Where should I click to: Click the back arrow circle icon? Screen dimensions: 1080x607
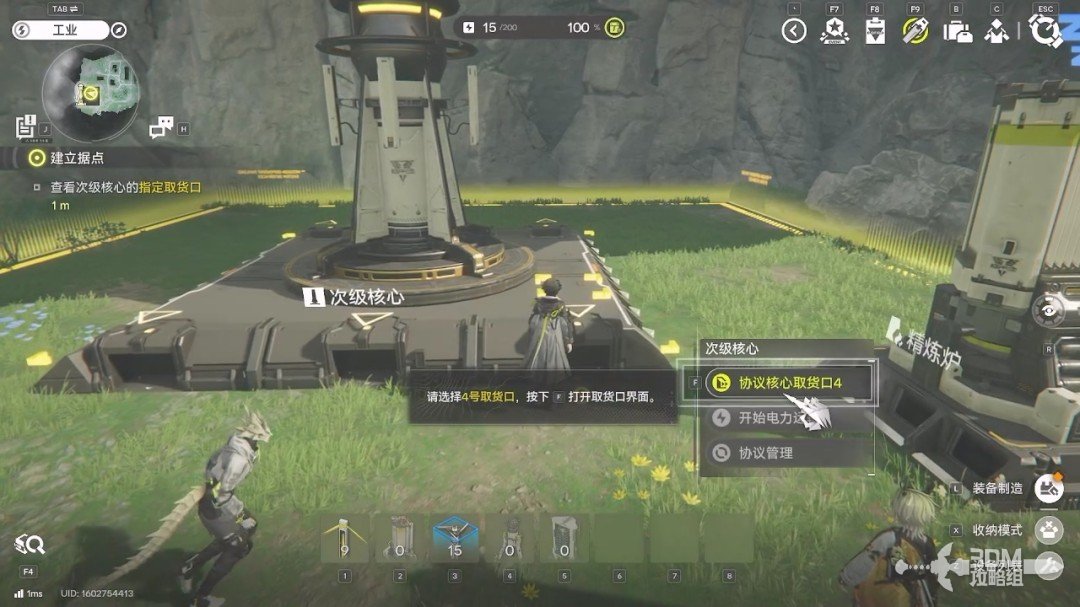click(794, 31)
